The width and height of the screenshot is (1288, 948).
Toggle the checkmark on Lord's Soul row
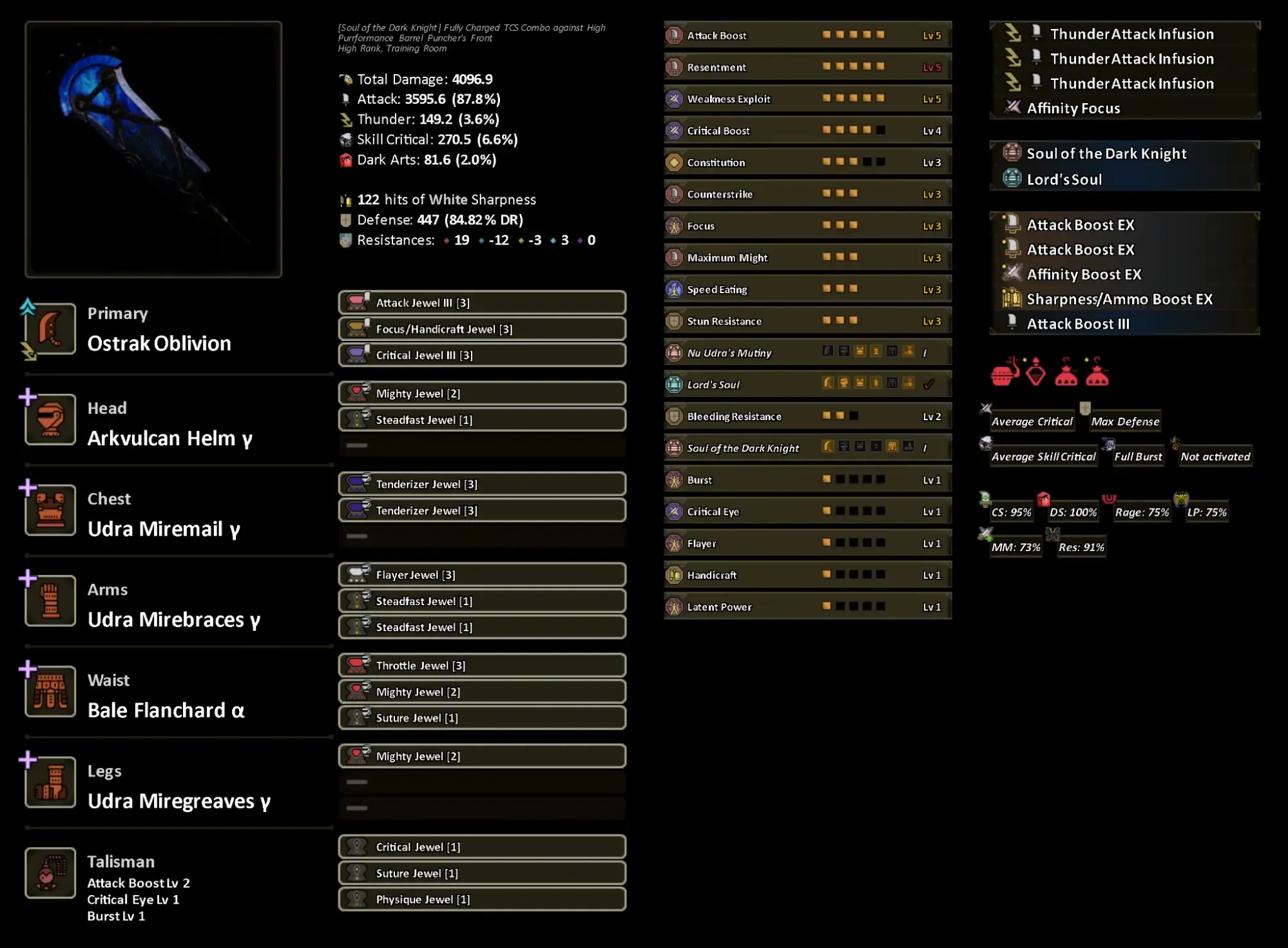[x=928, y=383]
